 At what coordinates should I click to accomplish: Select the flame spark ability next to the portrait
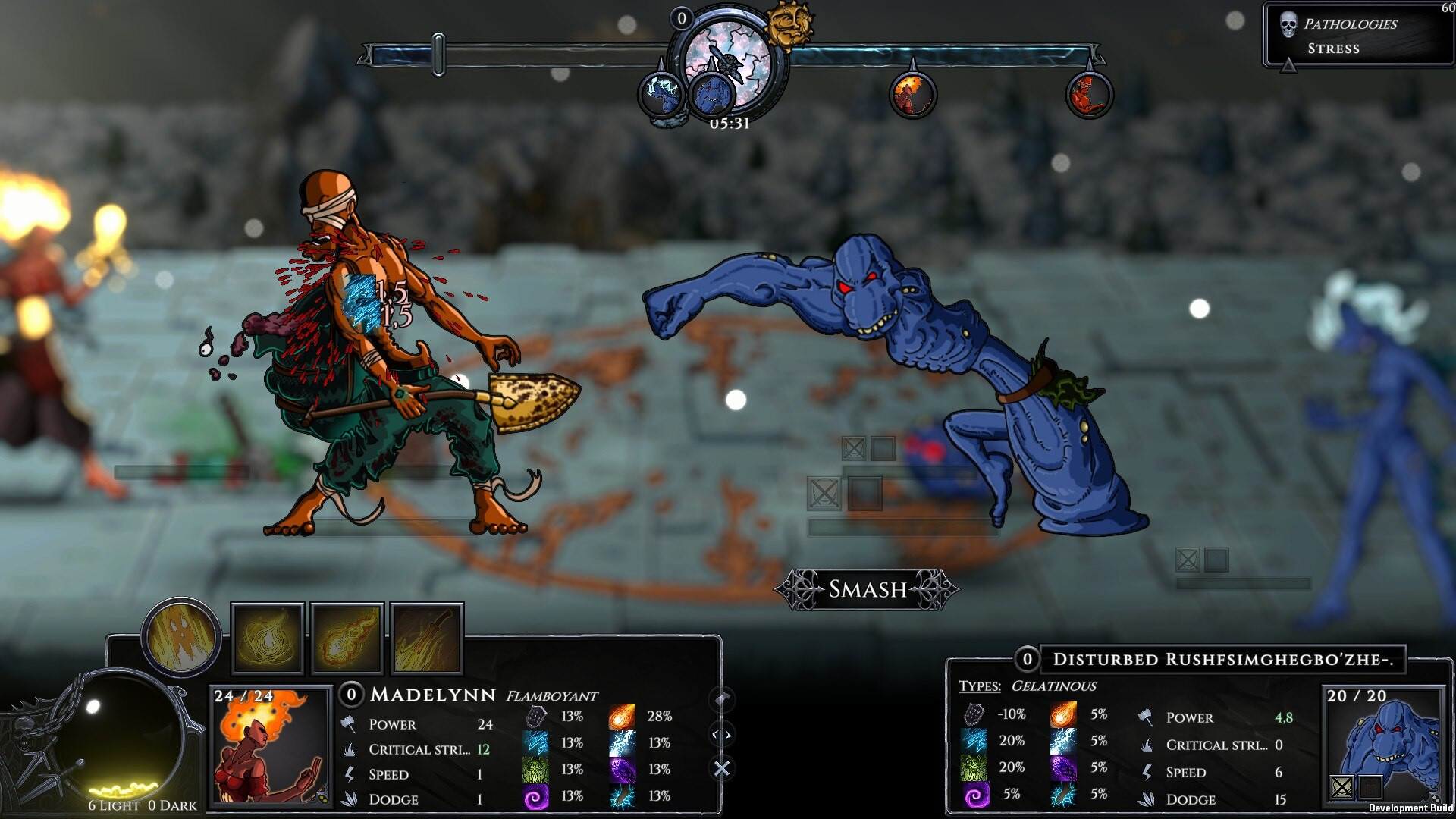click(x=267, y=640)
